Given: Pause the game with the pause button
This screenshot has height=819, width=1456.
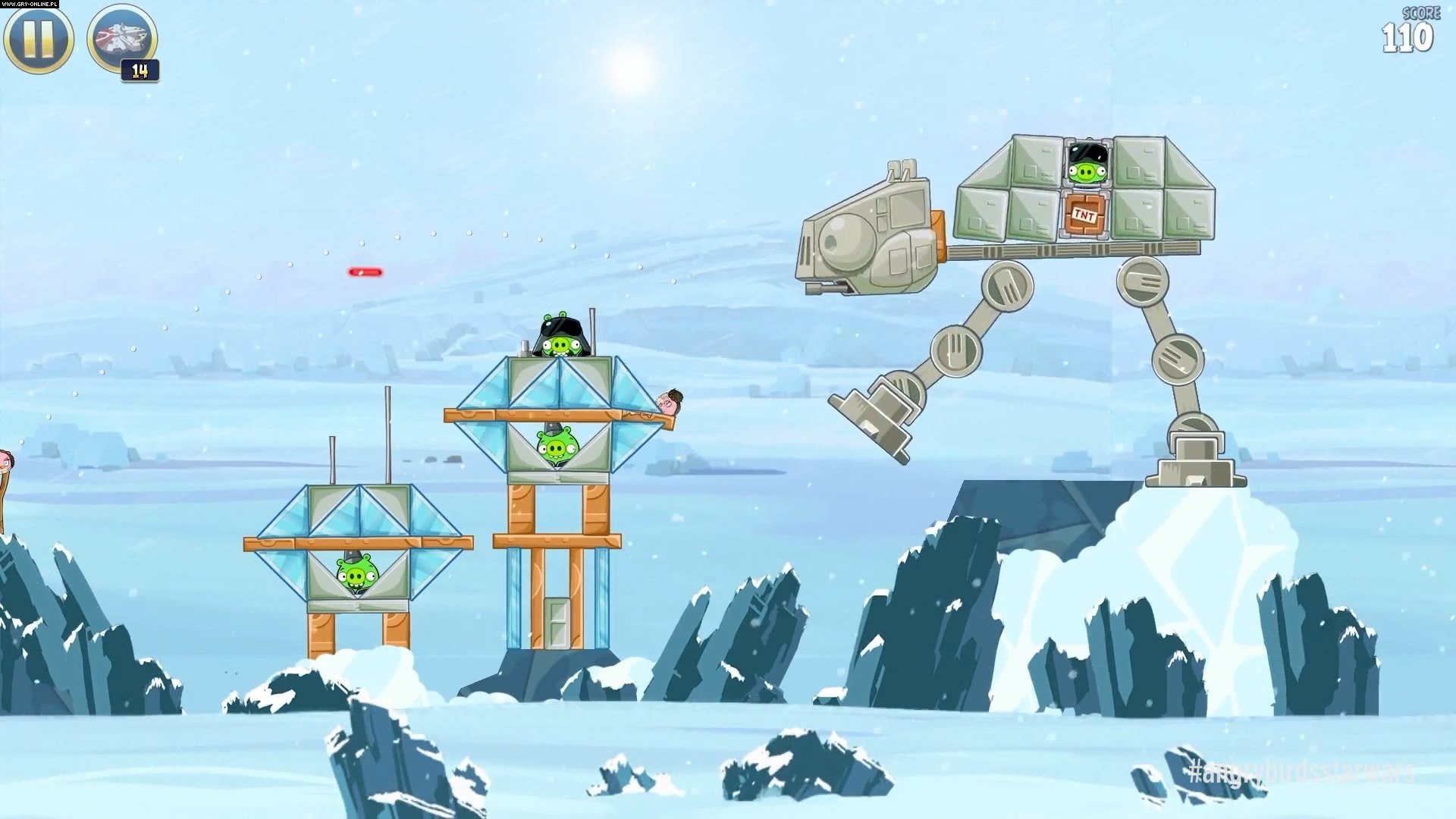Looking at the screenshot, I should pos(39,38).
